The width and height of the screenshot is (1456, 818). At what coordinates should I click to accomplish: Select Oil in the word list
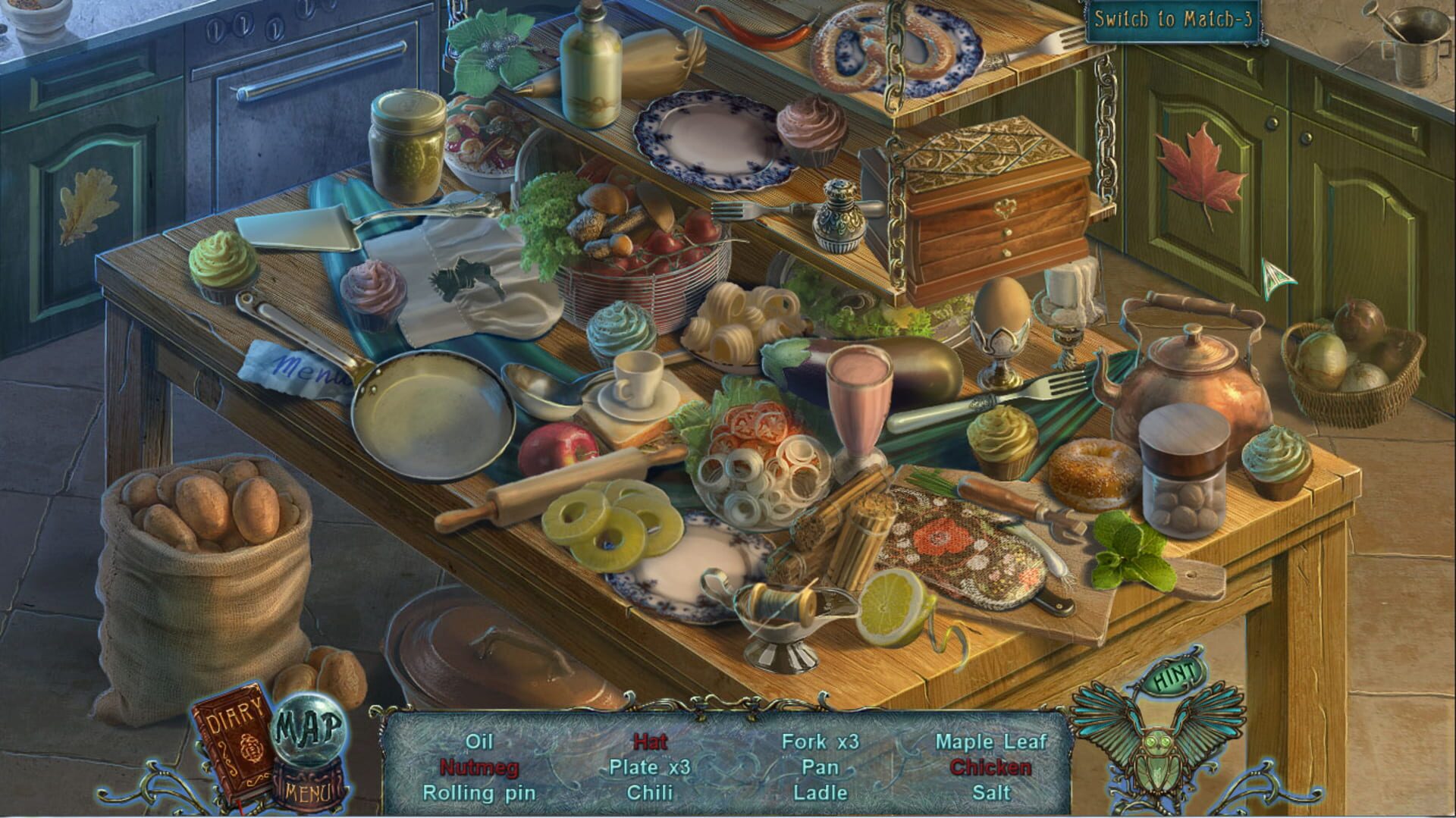(x=480, y=742)
